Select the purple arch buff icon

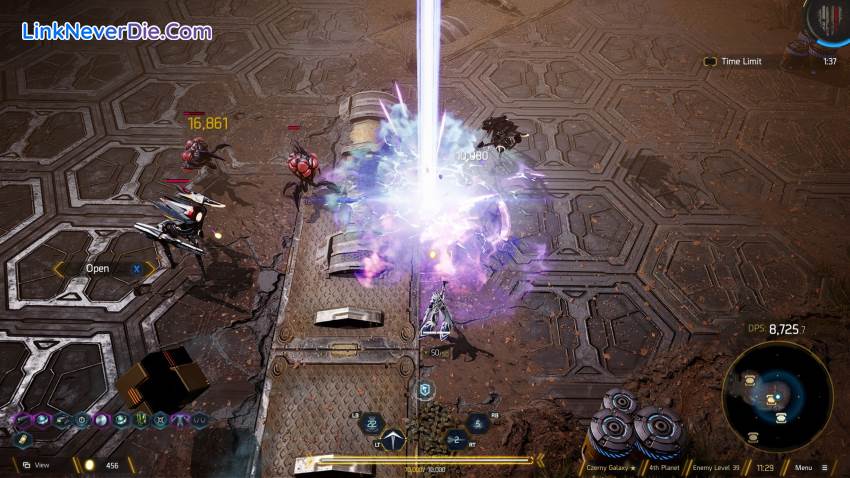(x=181, y=420)
